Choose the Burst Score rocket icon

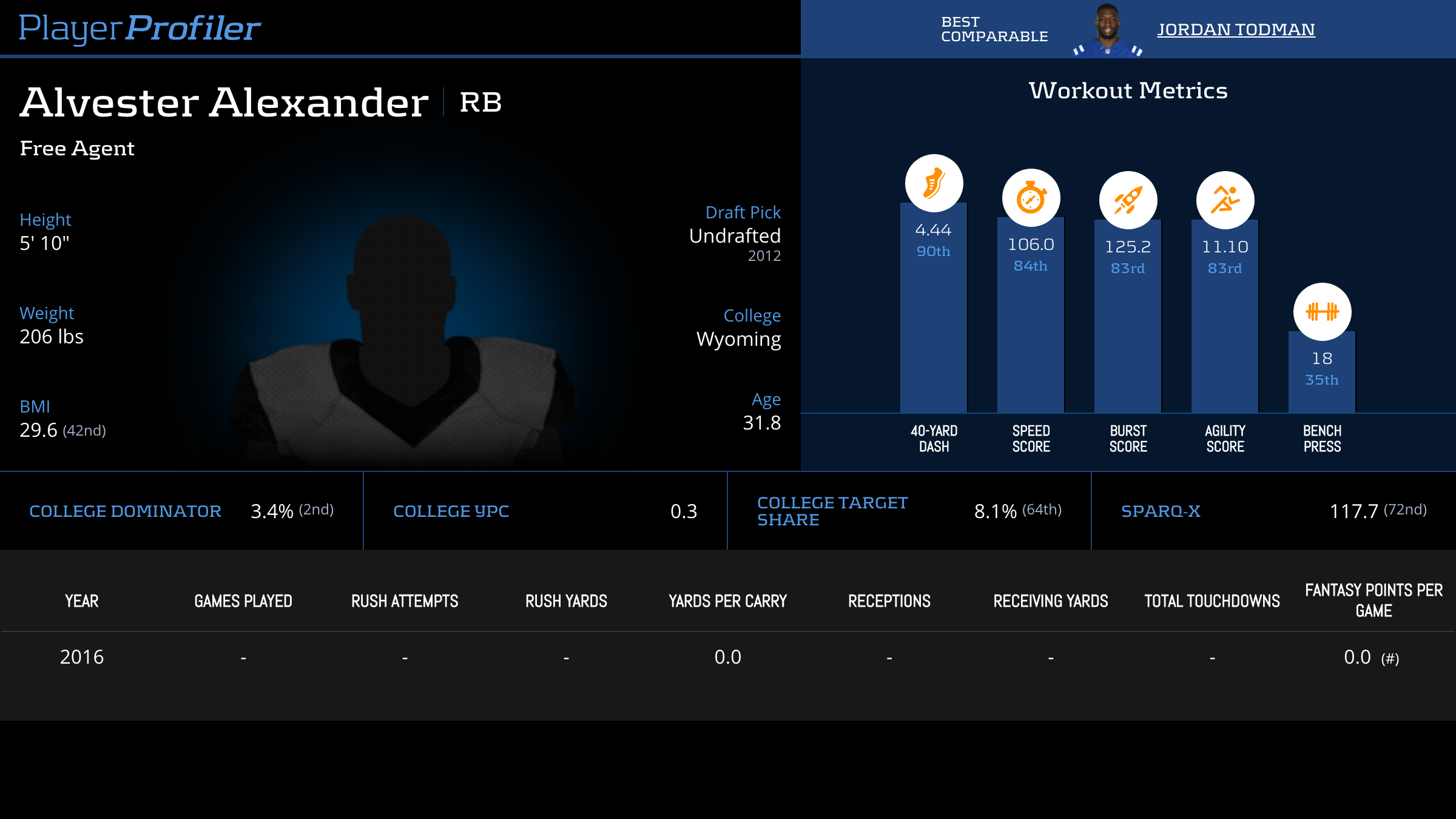(1128, 200)
